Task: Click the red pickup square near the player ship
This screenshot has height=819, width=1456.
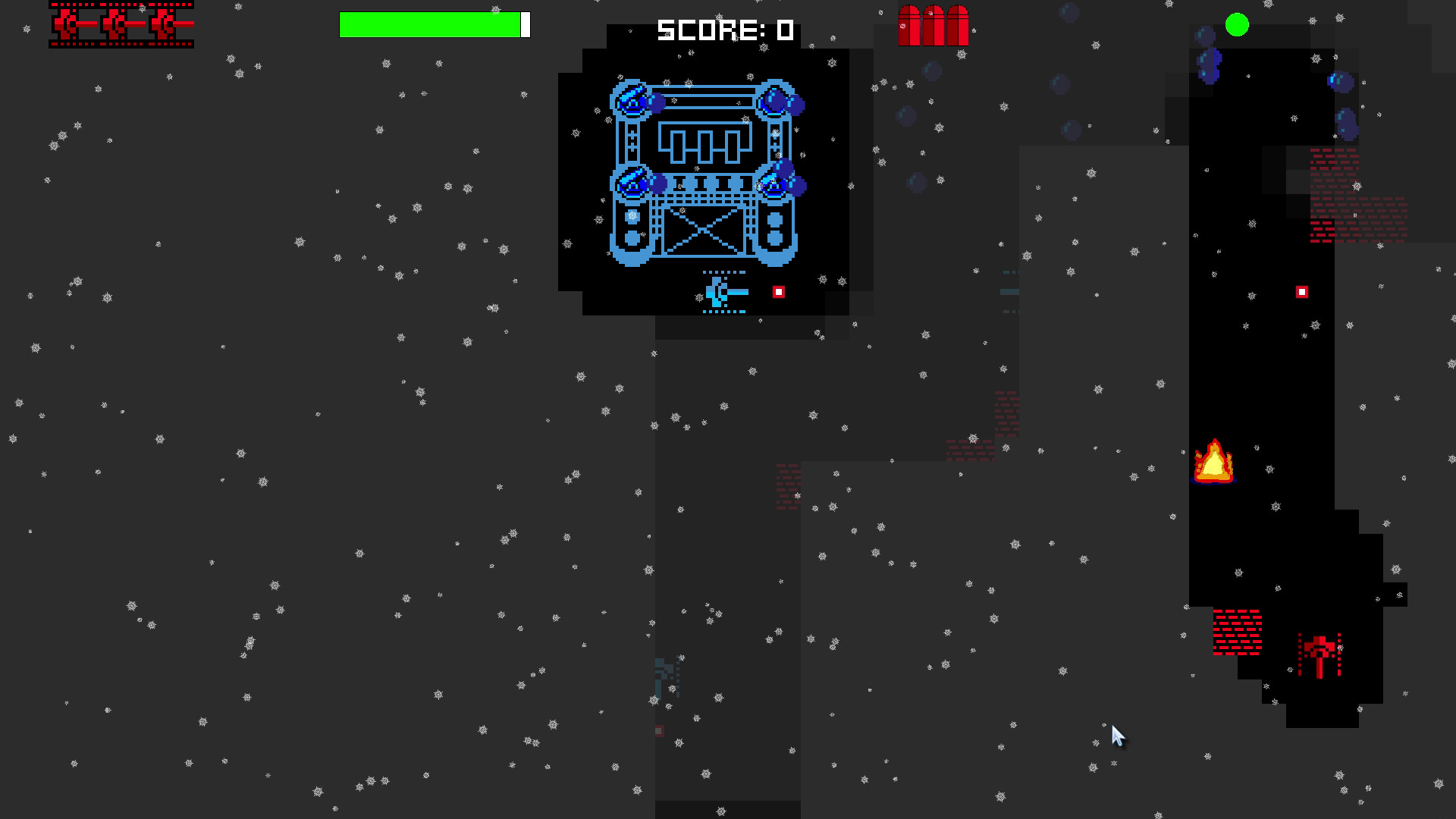Action: point(777,292)
